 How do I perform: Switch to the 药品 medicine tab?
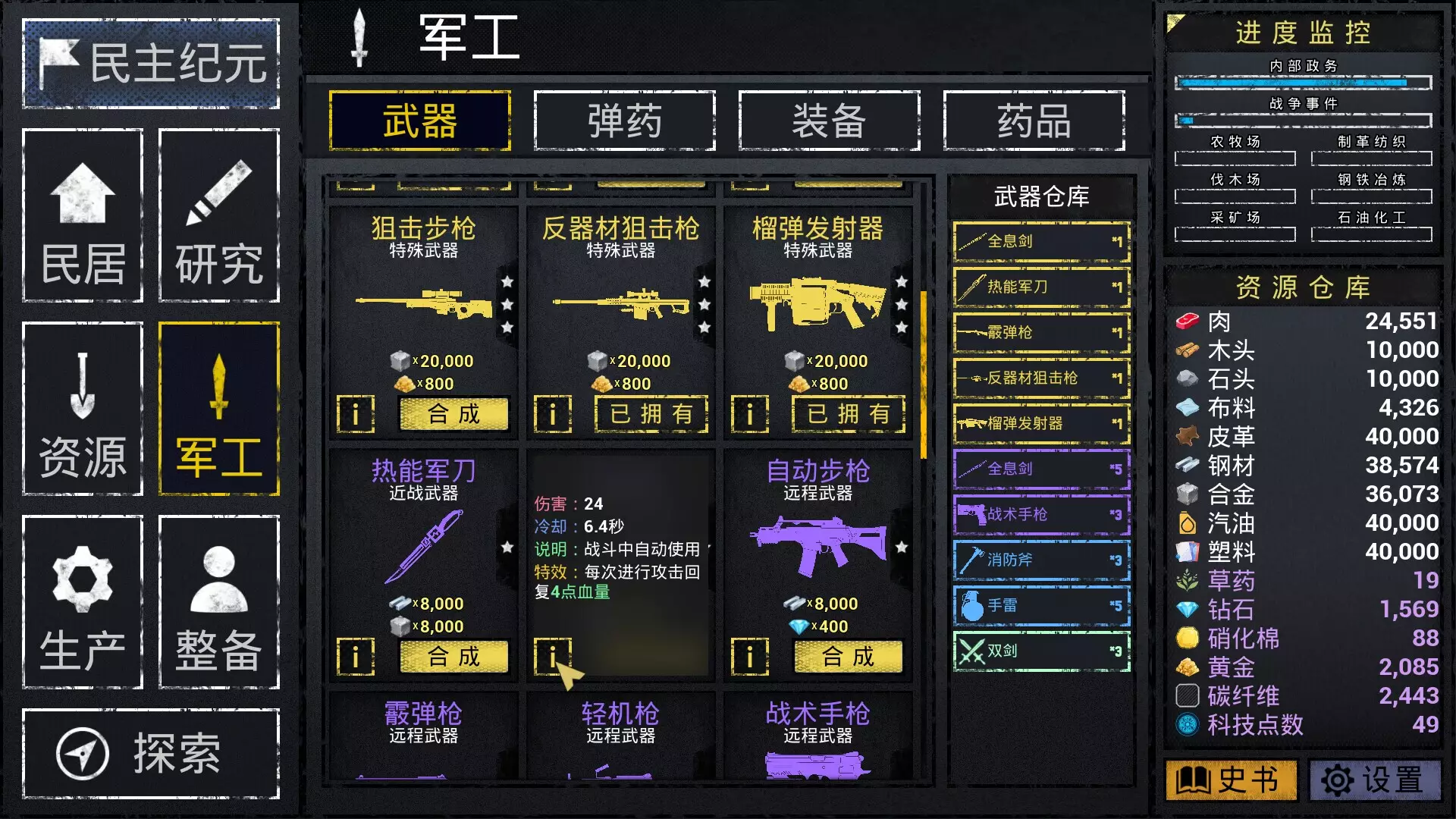(1034, 121)
